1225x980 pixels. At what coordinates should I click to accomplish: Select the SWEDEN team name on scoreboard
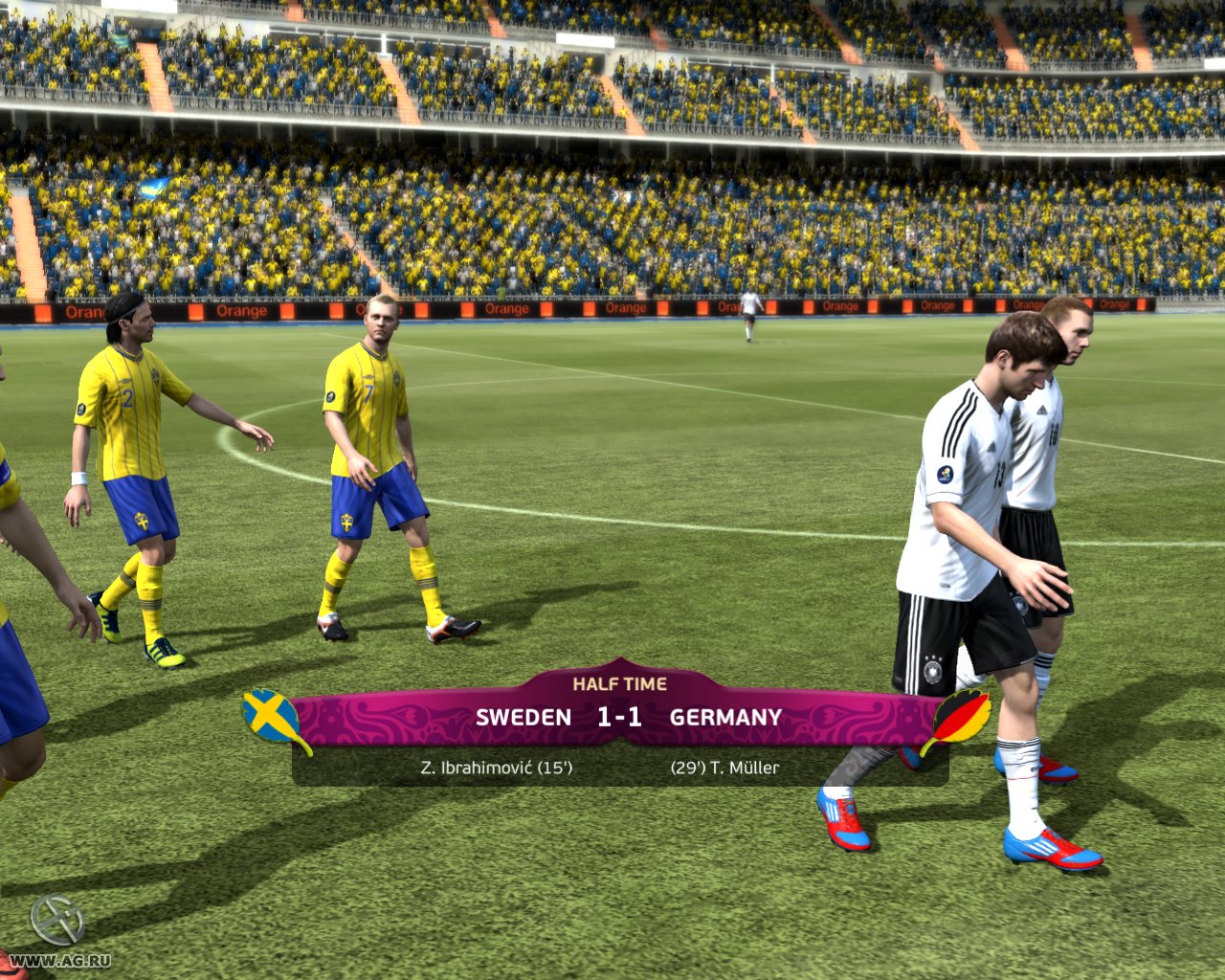pos(525,716)
